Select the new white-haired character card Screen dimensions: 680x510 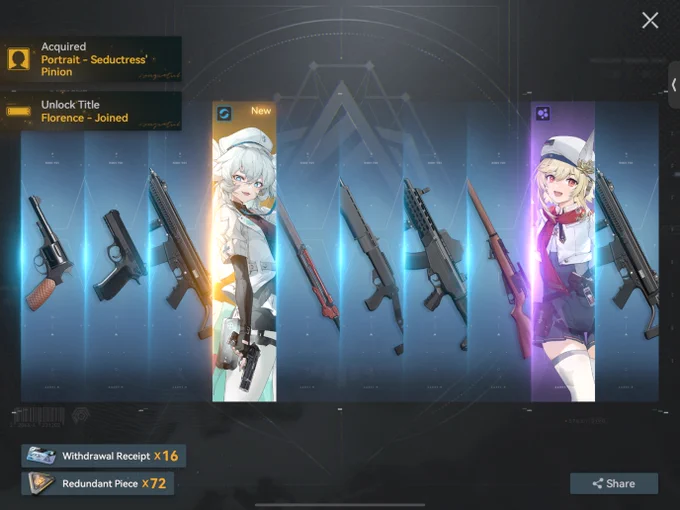point(244,250)
